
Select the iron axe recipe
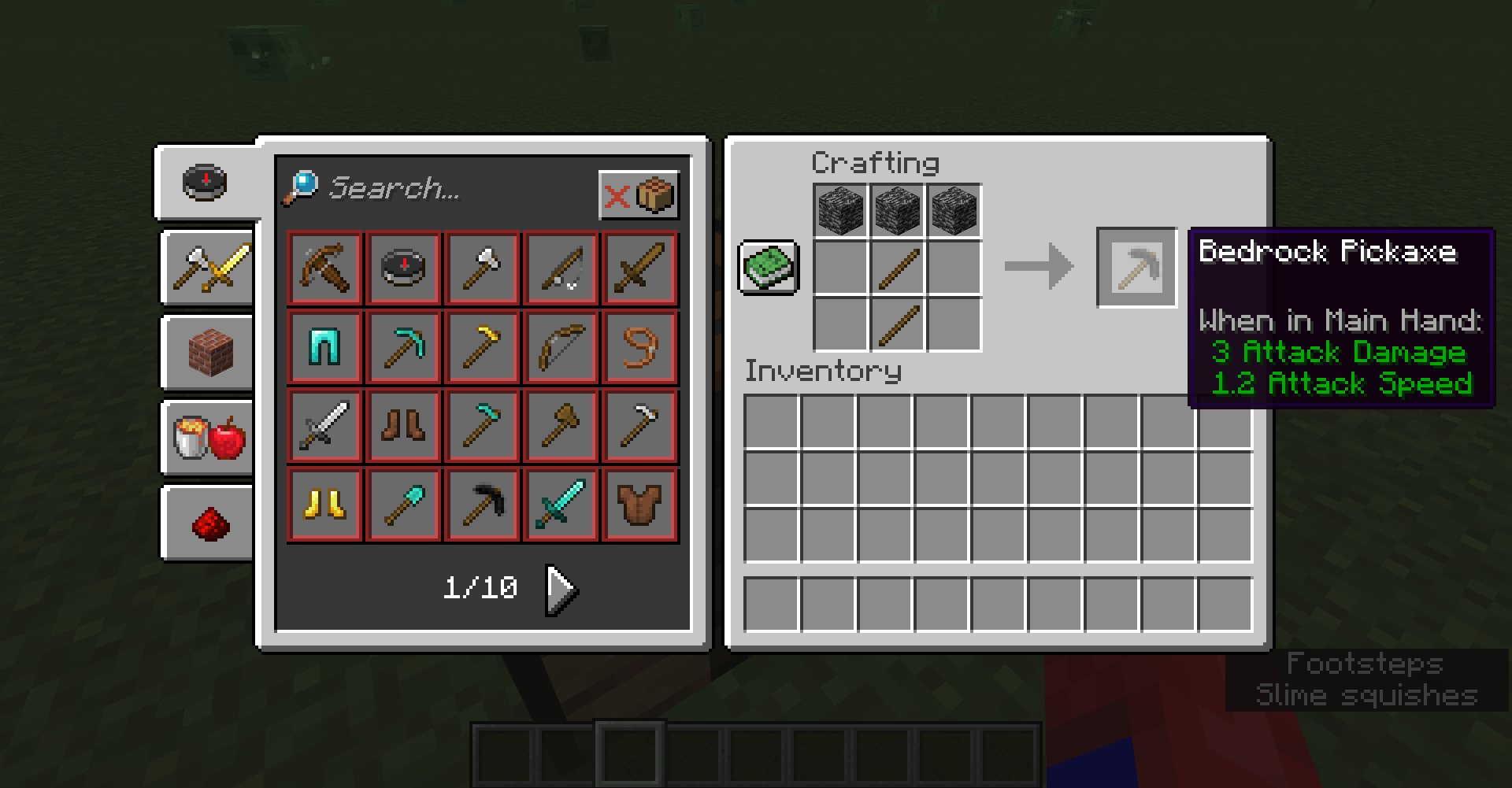point(482,268)
